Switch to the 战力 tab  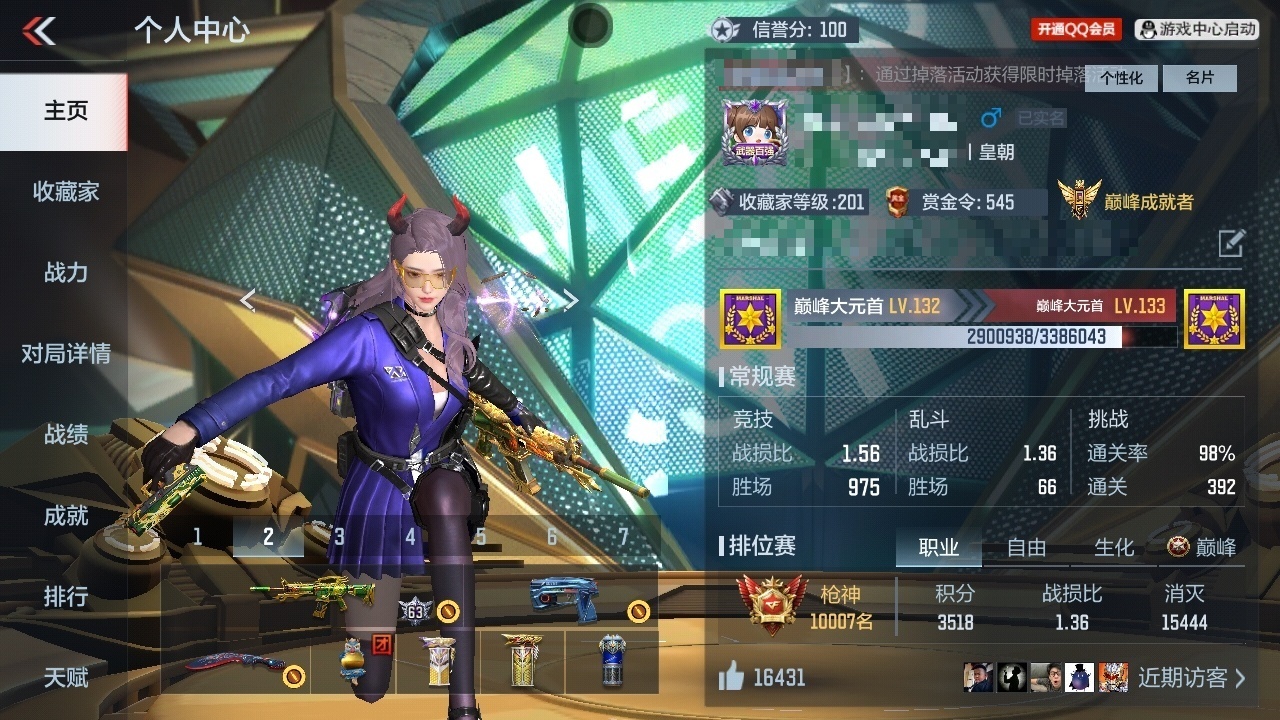pyautogui.click(x=65, y=272)
